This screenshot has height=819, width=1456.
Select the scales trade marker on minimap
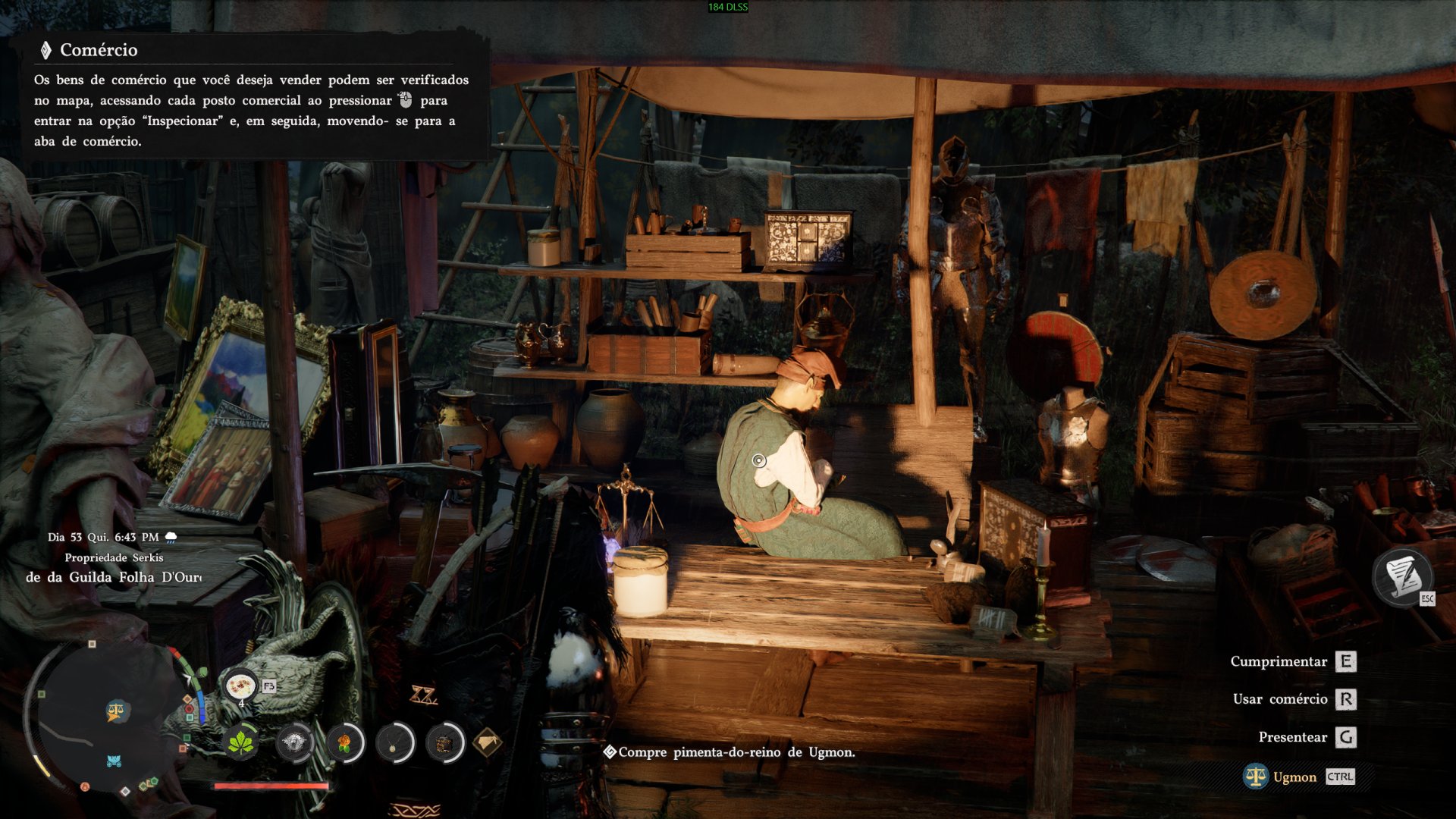tap(116, 711)
